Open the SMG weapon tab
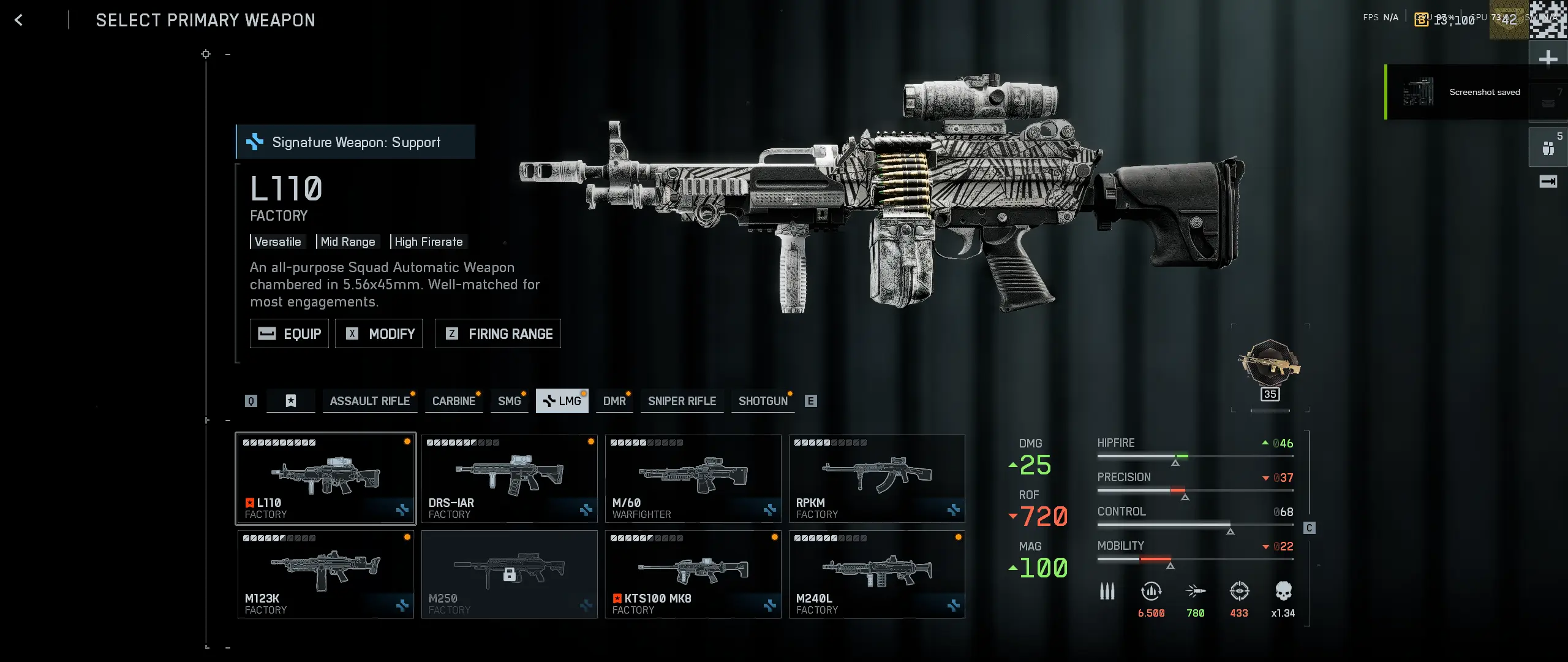 point(509,401)
